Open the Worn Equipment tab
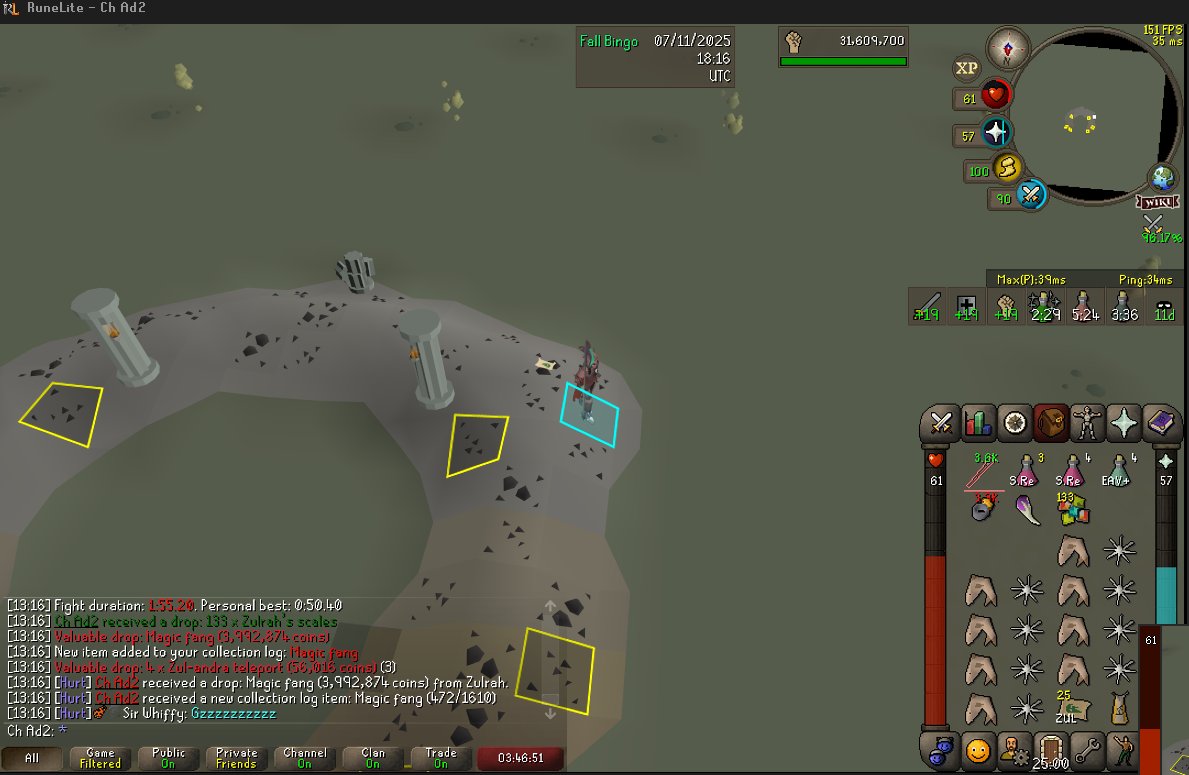The height and width of the screenshot is (775, 1189). [x=1088, y=424]
